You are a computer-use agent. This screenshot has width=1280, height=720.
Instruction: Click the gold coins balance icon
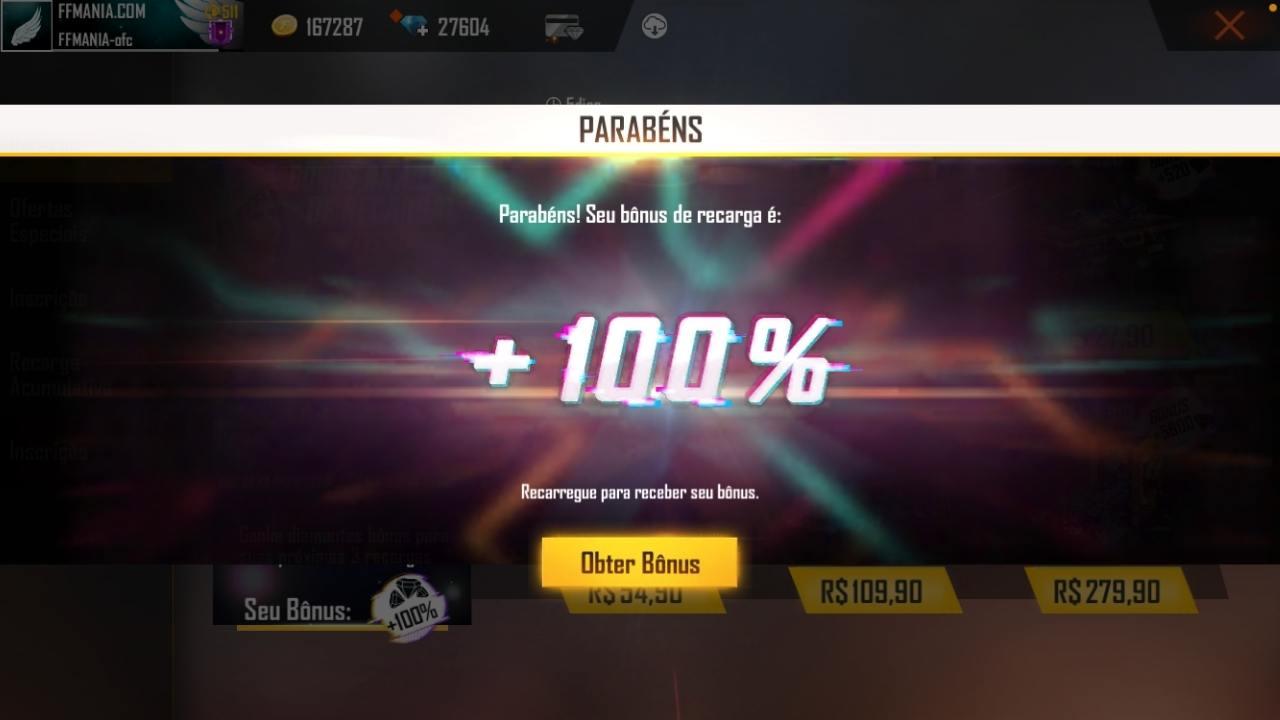tap(286, 27)
